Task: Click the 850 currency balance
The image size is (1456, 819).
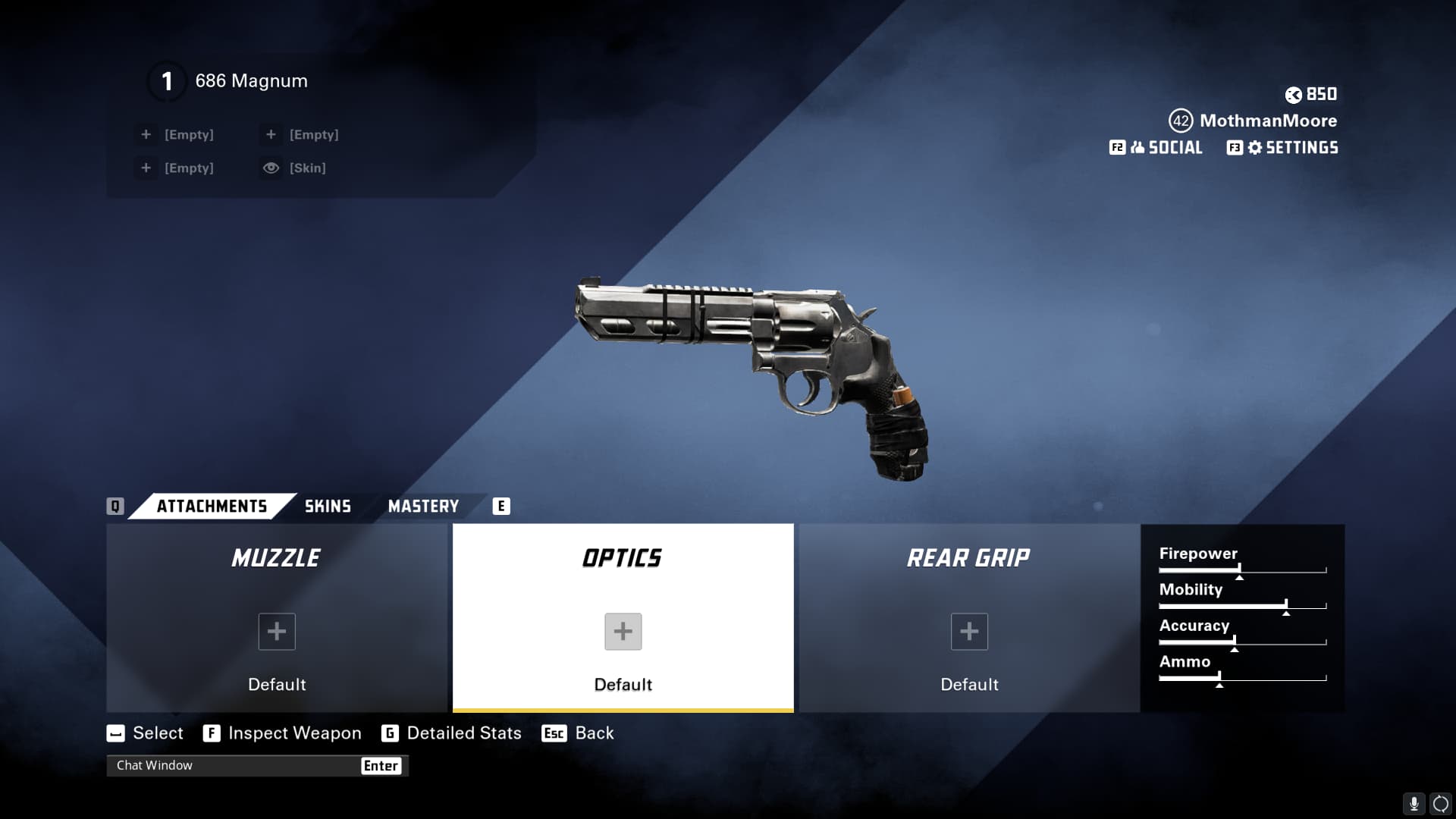Action: [x=1311, y=95]
